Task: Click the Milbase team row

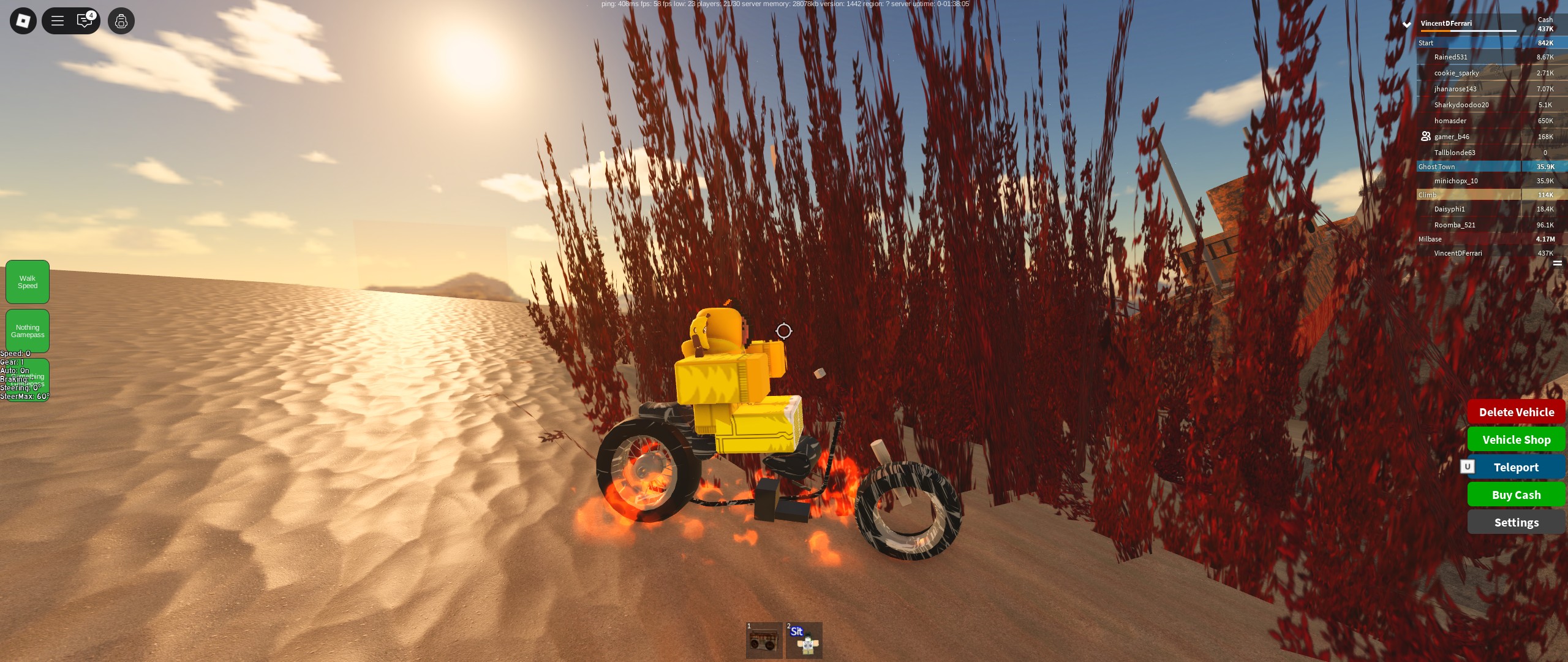Action: tap(1470, 239)
